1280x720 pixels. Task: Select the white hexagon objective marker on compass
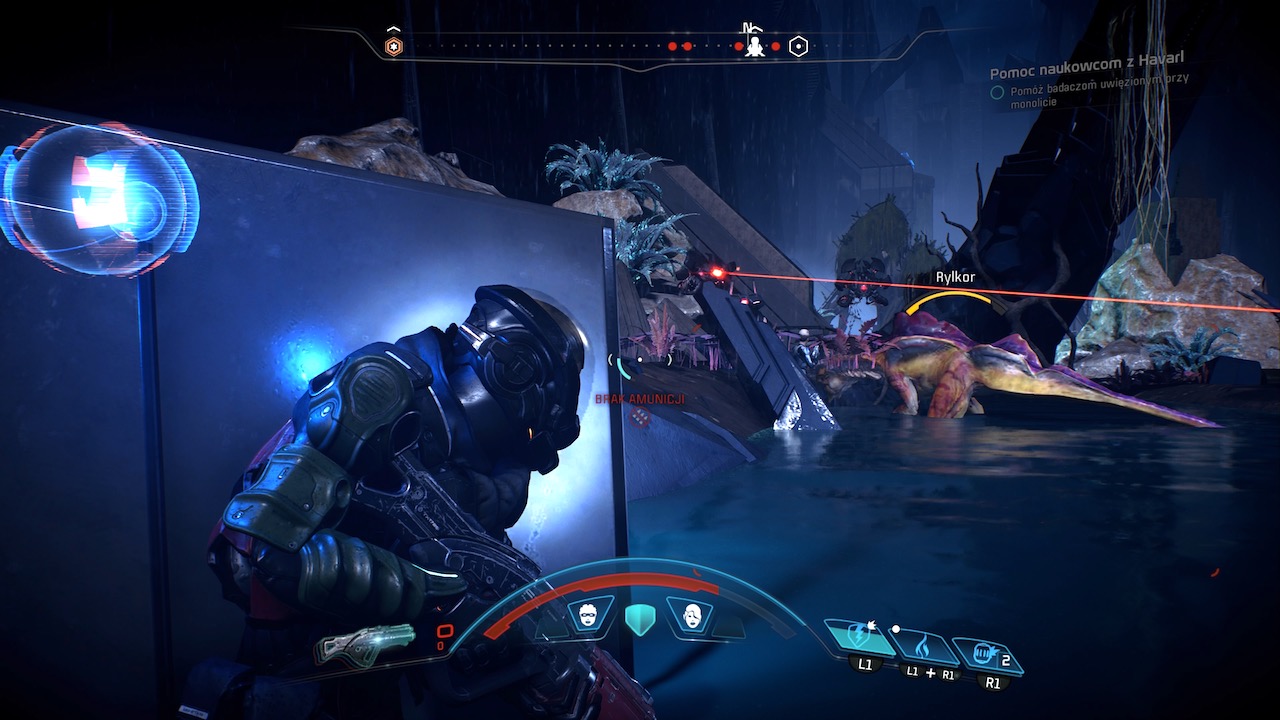[x=798, y=46]
